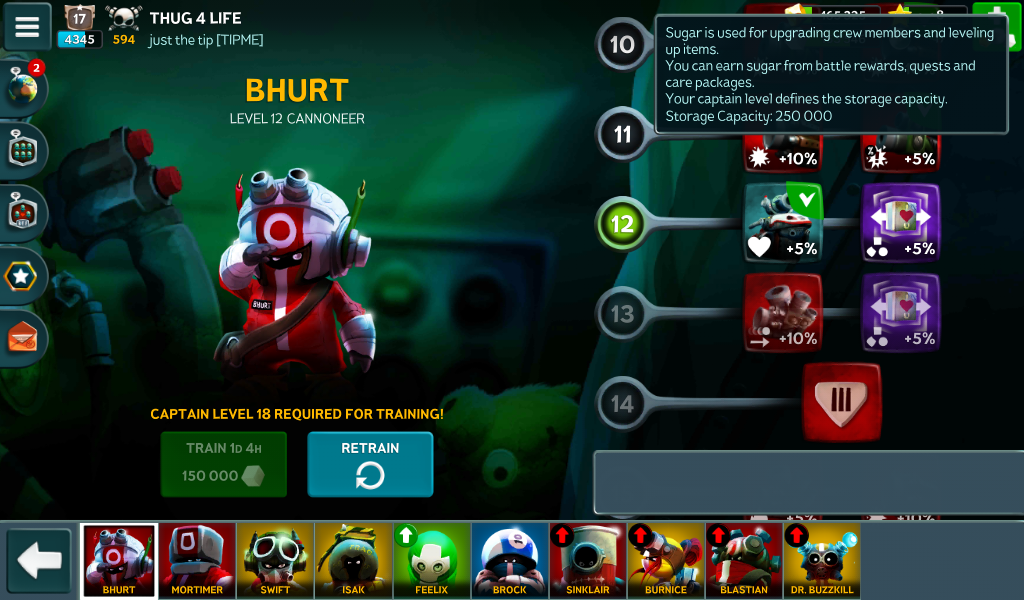Click the level 12 green node
The height and width of the screenshot is (600, 1024).
[x=622, y=223]
